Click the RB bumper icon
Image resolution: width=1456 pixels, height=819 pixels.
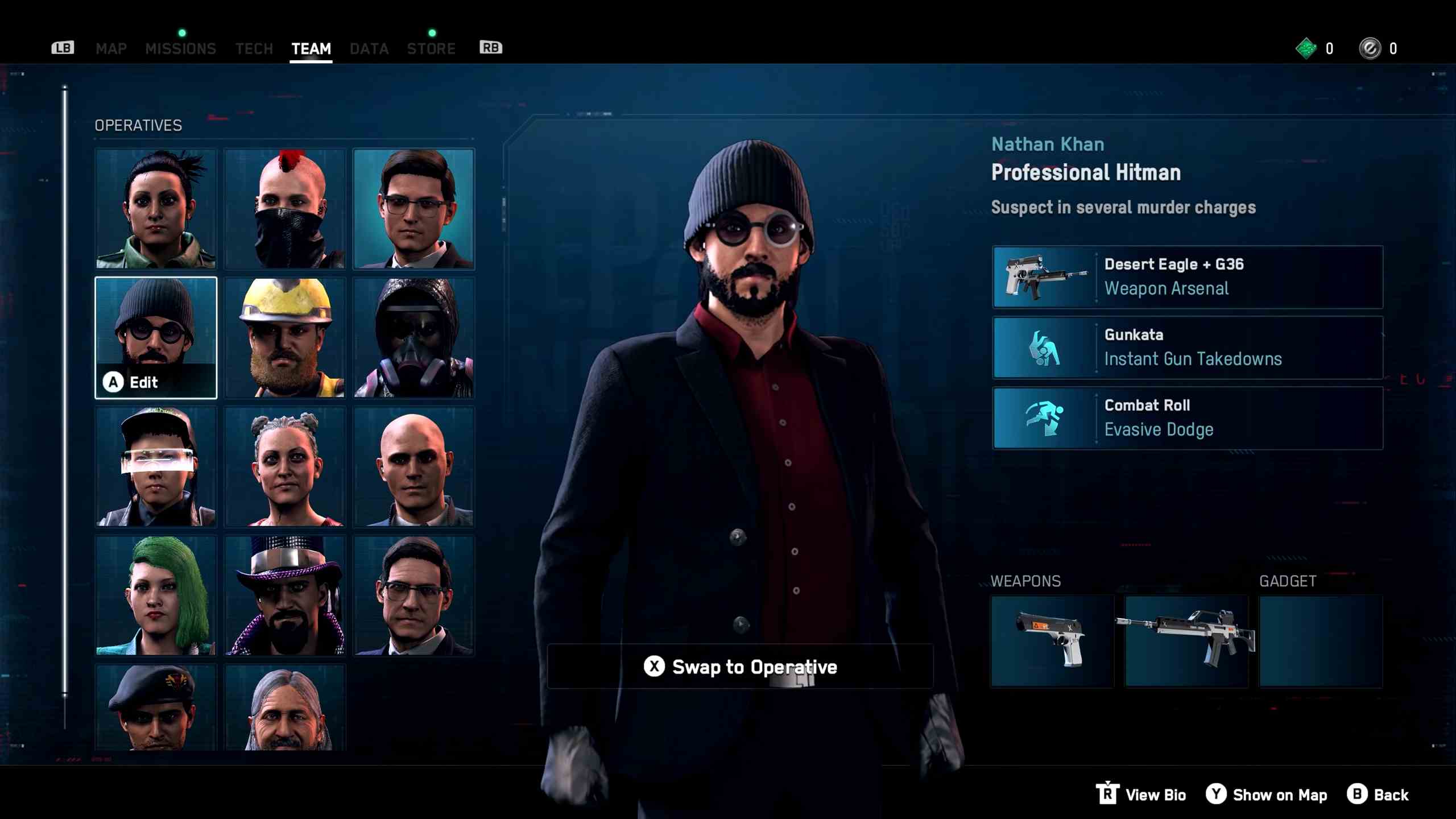(490, 48)
